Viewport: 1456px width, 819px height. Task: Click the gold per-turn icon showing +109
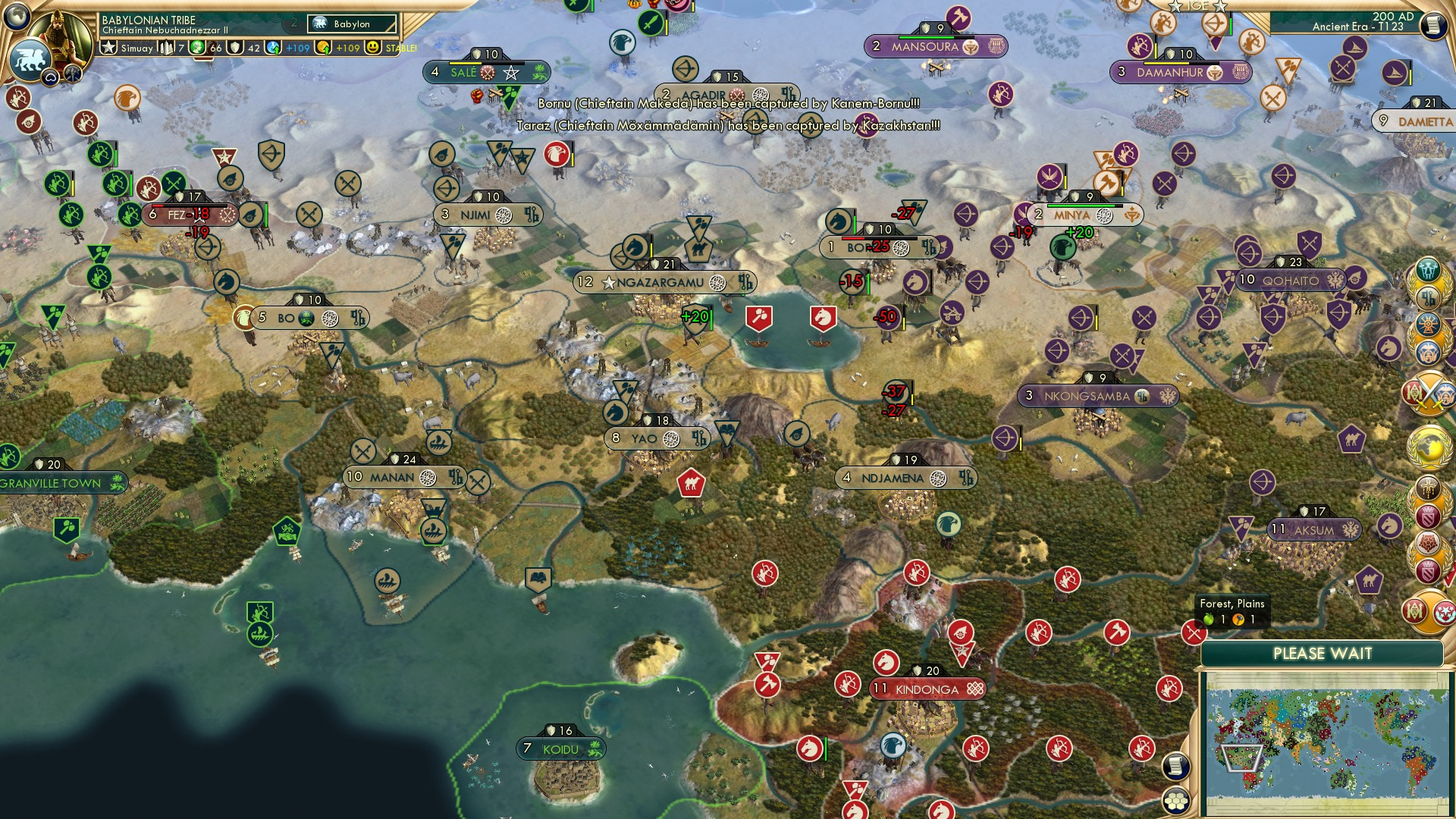[x=323, y=47]
